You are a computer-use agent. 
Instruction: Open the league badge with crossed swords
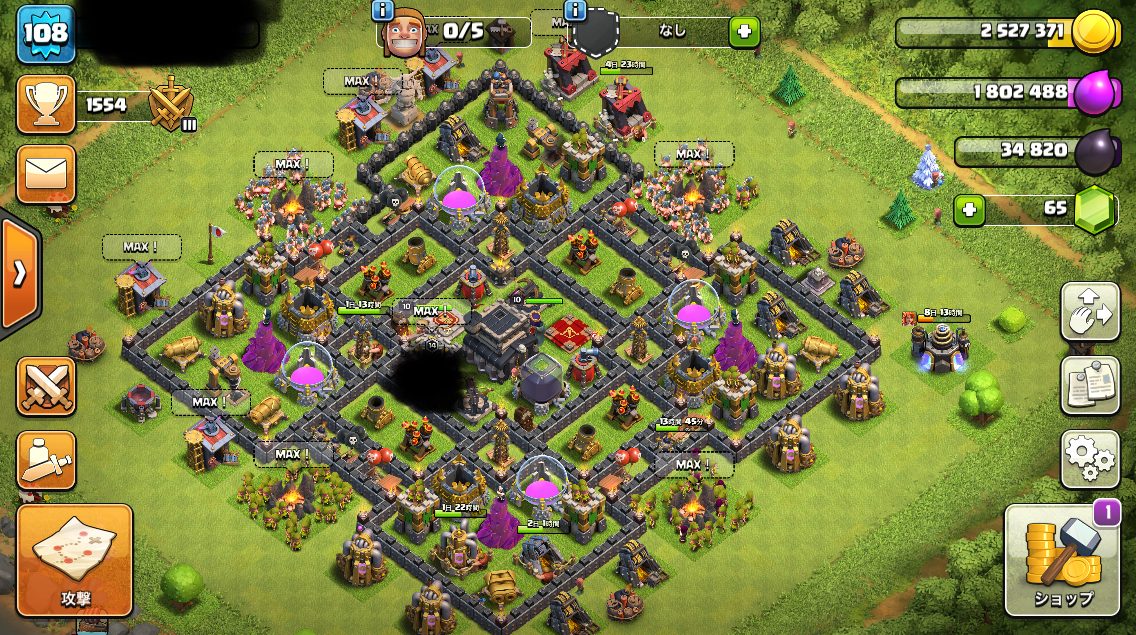click(x=171, y=104)
